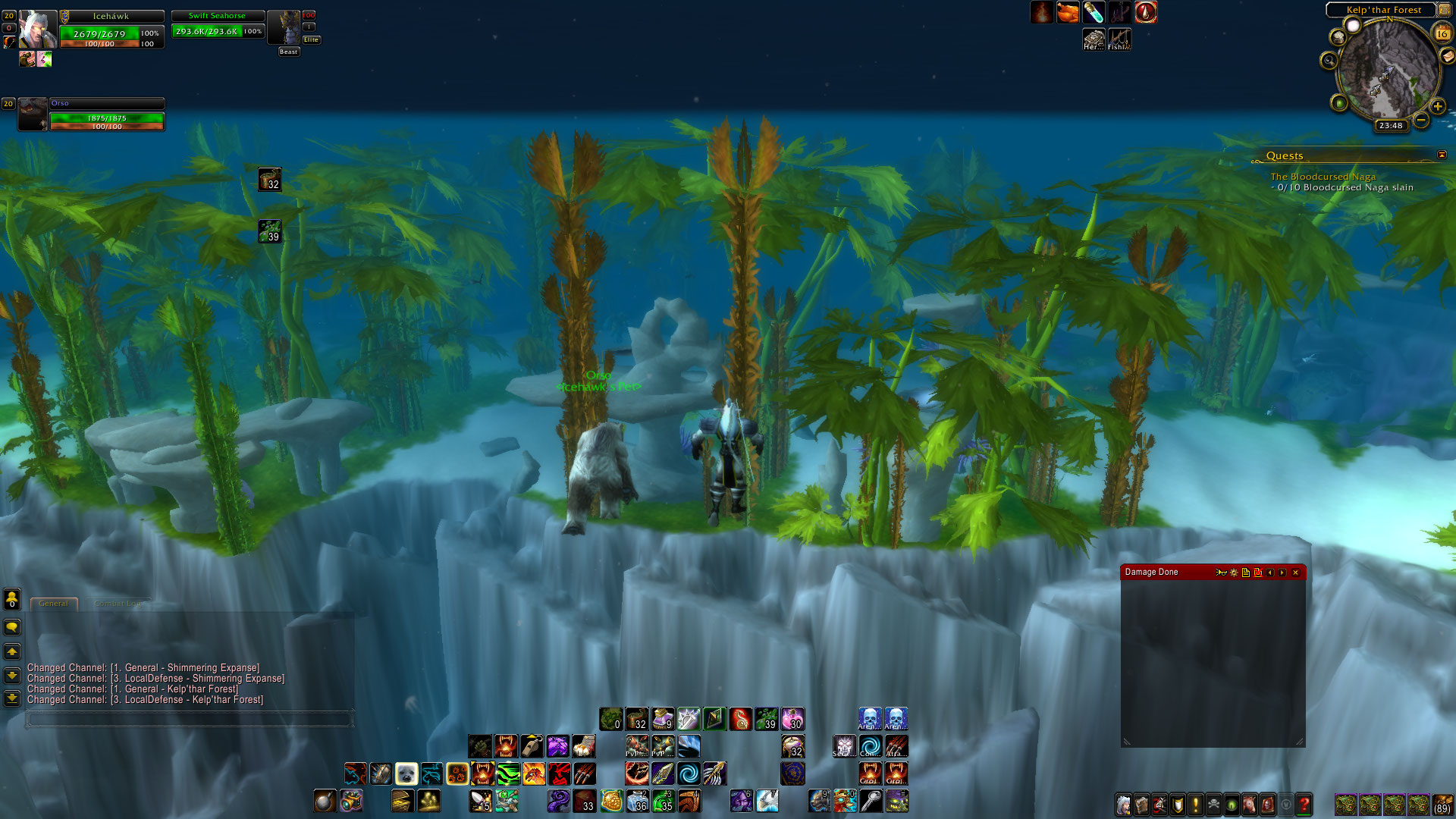This screenshot has width=1456, height=819.
Task: Click the Icehawk player portrait
Action: tap(36, 30)
